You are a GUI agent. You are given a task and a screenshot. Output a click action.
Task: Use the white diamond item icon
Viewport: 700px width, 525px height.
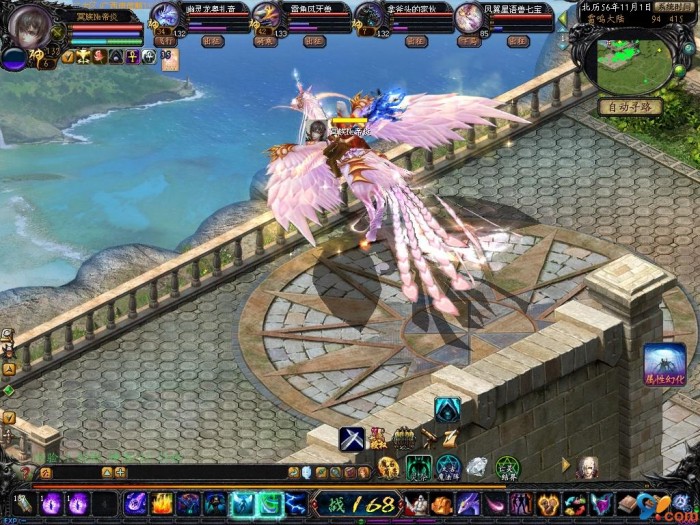pos(477,466)
